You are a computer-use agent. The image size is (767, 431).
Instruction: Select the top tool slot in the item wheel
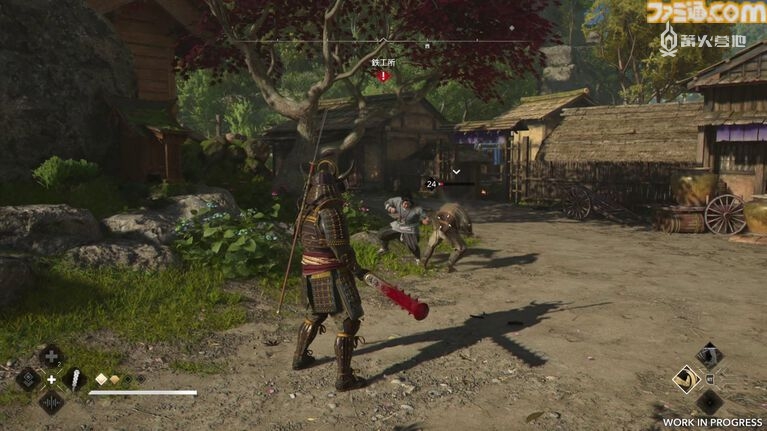709,354
